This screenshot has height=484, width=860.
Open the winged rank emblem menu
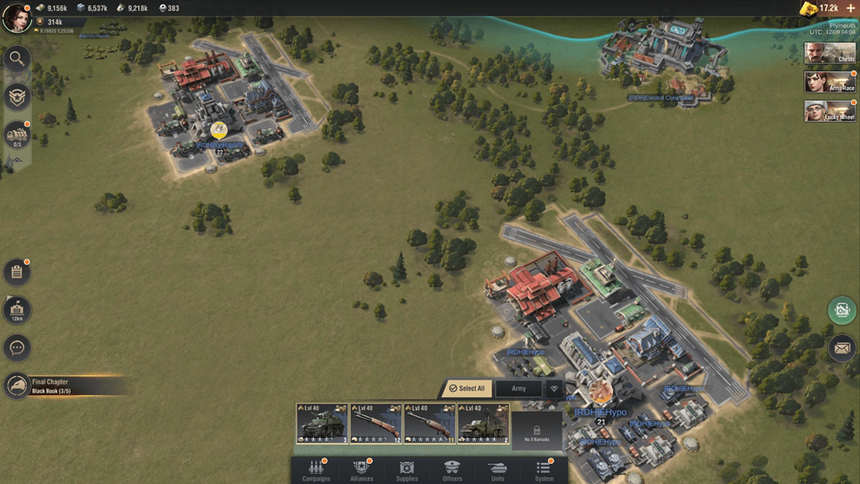tap(17, 96)
